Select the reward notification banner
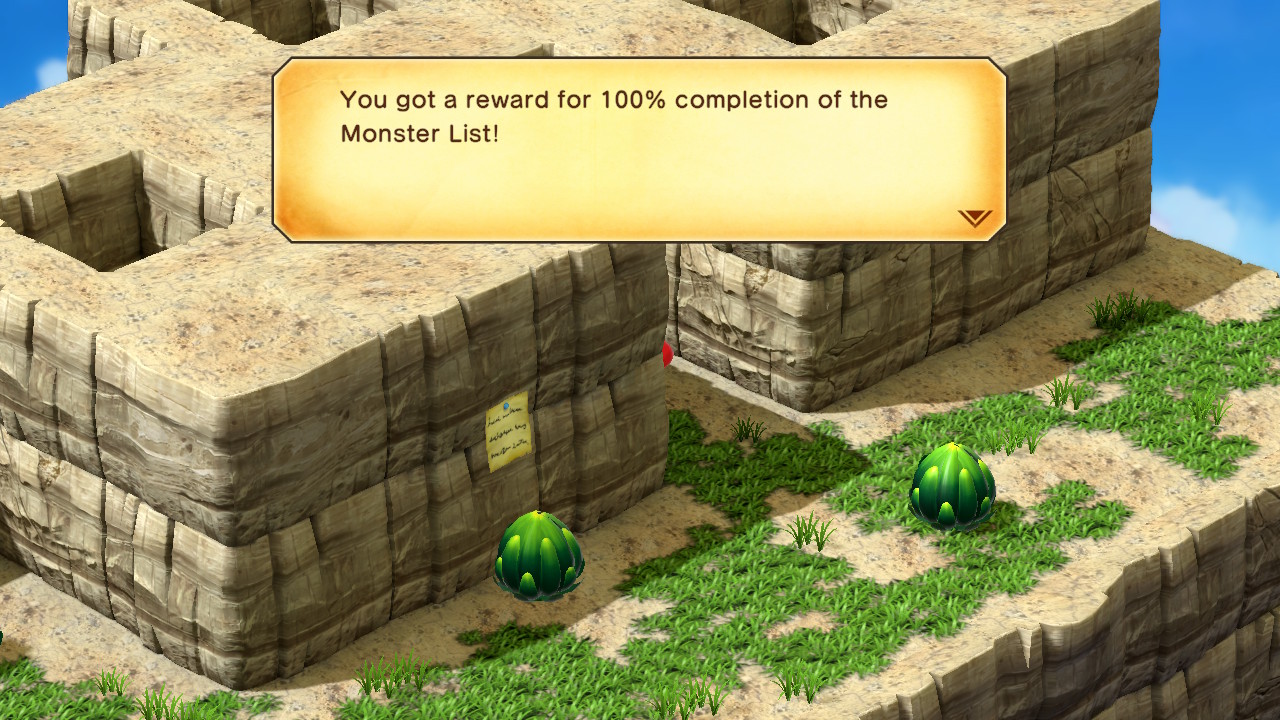Screen dimensions: 1280x720 coord(637,150)
